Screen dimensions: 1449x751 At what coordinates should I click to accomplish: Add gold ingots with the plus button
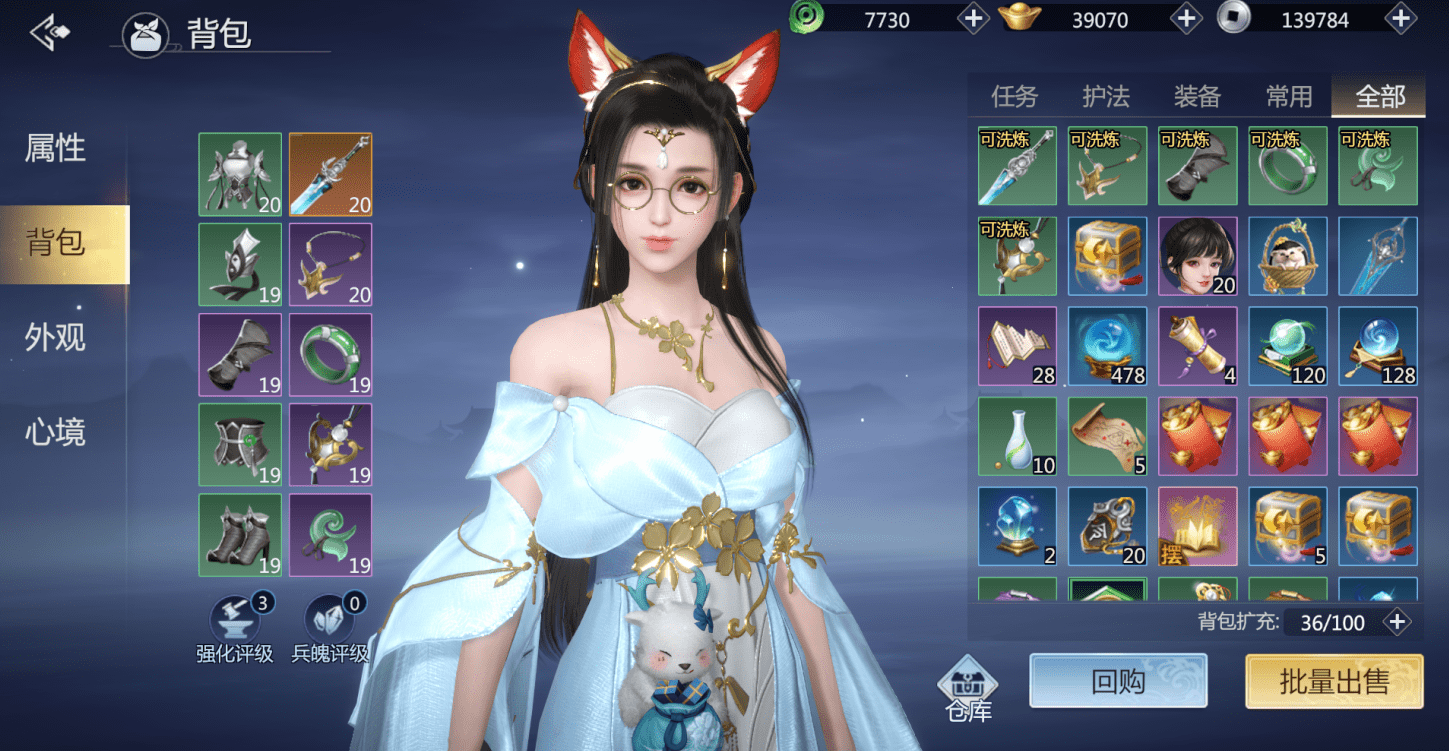click(1186, 18)
